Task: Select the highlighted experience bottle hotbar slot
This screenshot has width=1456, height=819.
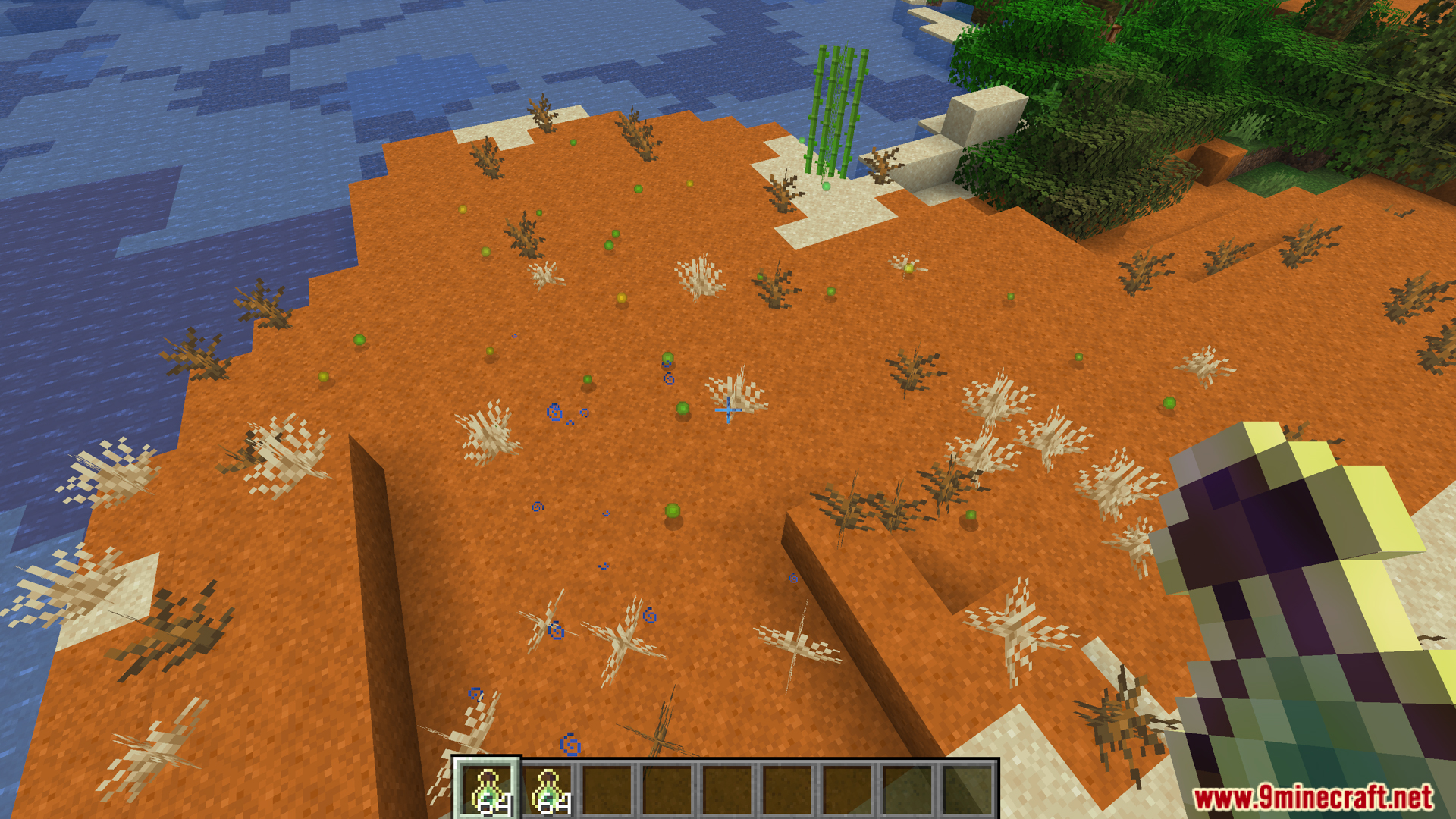Action: coord(488,789)
